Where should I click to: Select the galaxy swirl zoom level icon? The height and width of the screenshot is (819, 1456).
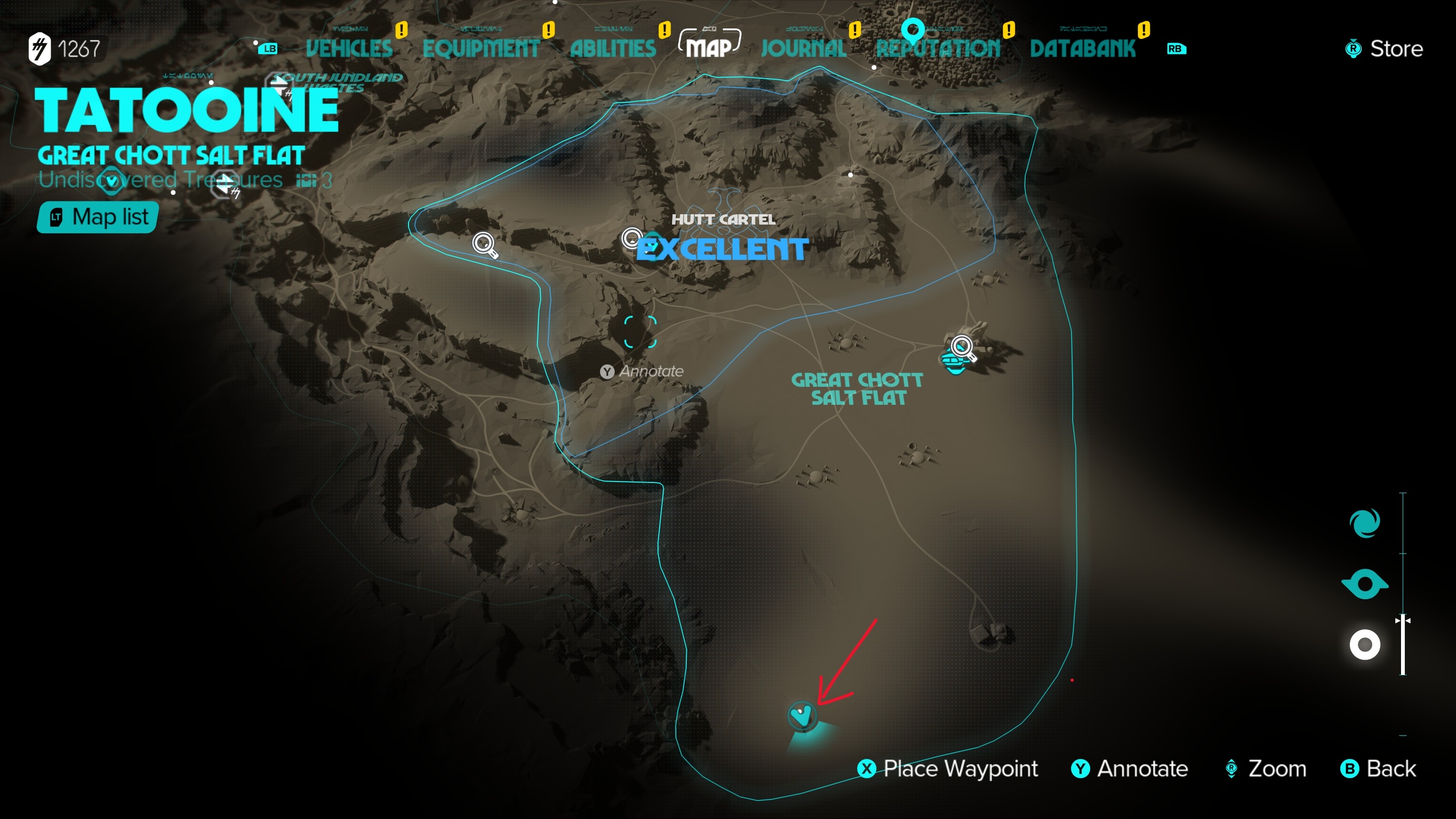(1365, 523)
